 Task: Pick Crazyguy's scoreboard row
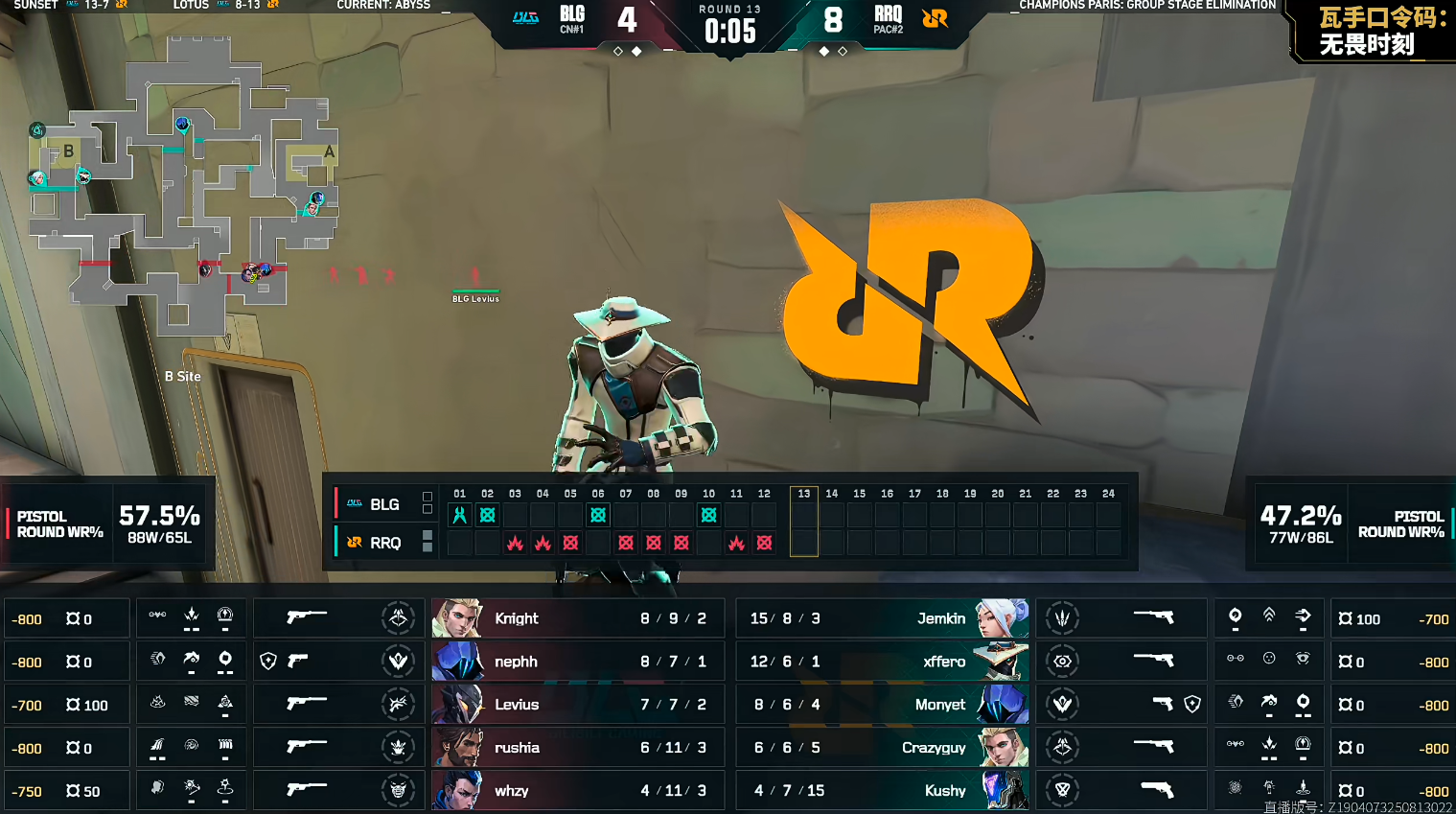[x=882, y=748]
